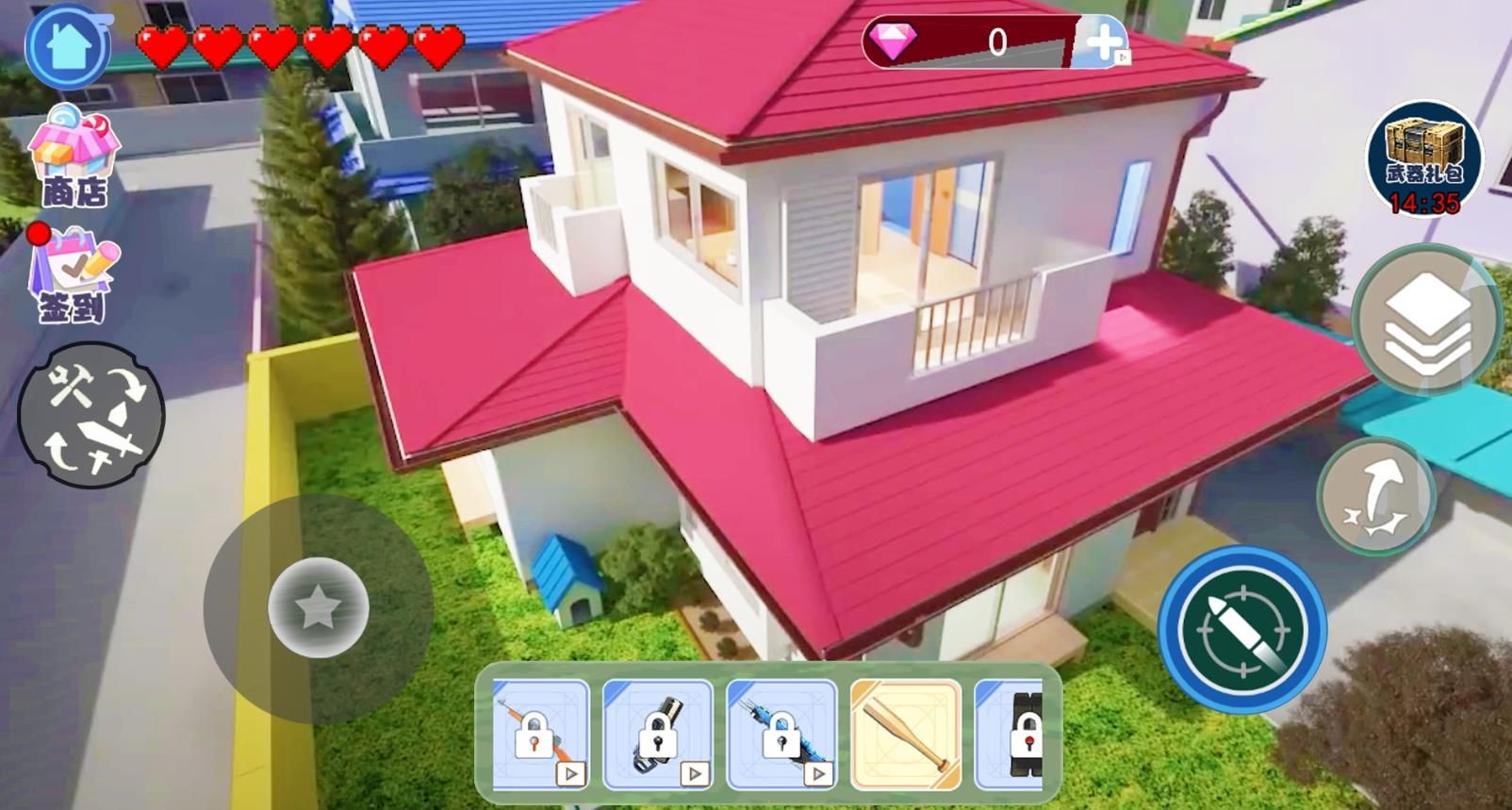Tap the stacked layers button
This screenshot has width=1512, height=810.
click(x=1425, y=321)
